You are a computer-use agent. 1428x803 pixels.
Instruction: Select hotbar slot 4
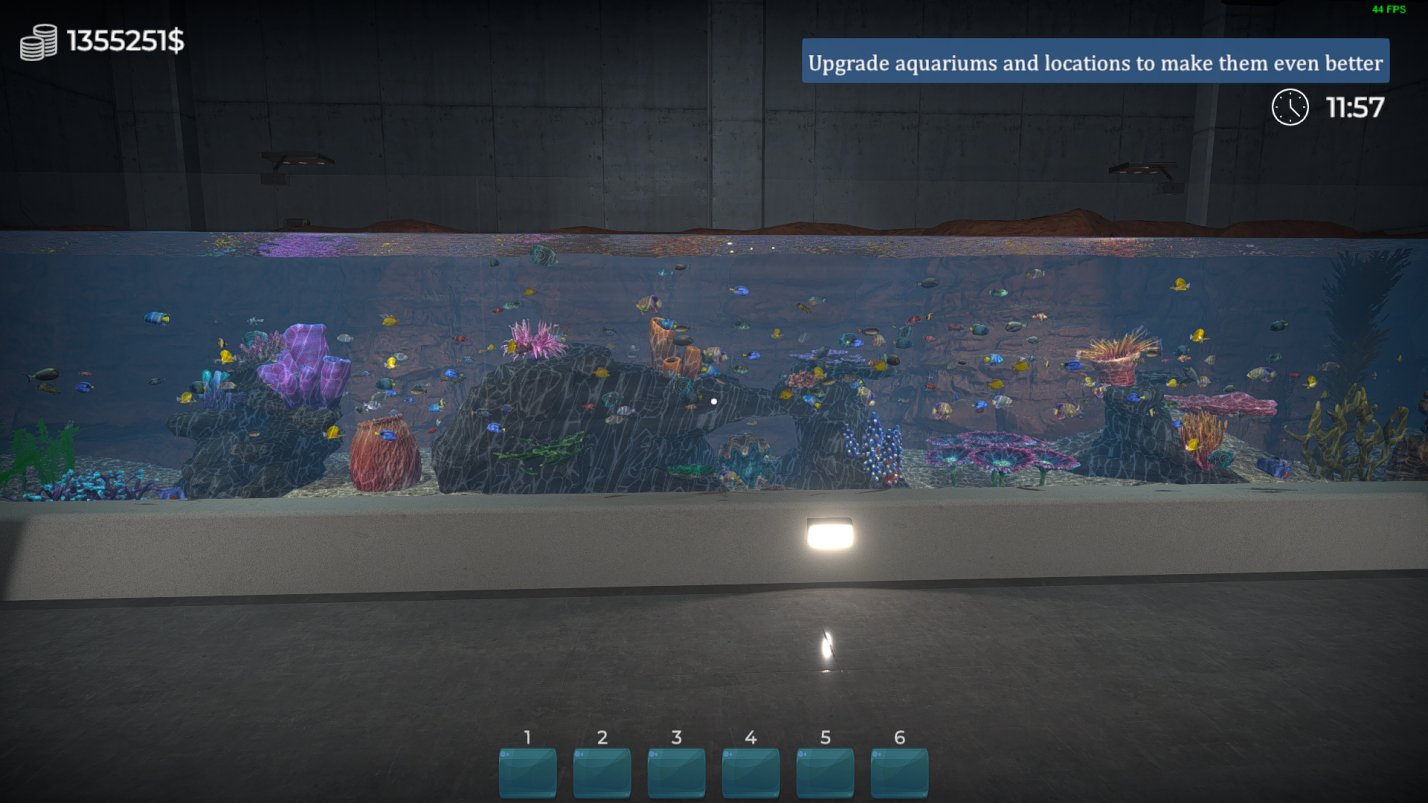pyautogui.click(x=750, y=771)
